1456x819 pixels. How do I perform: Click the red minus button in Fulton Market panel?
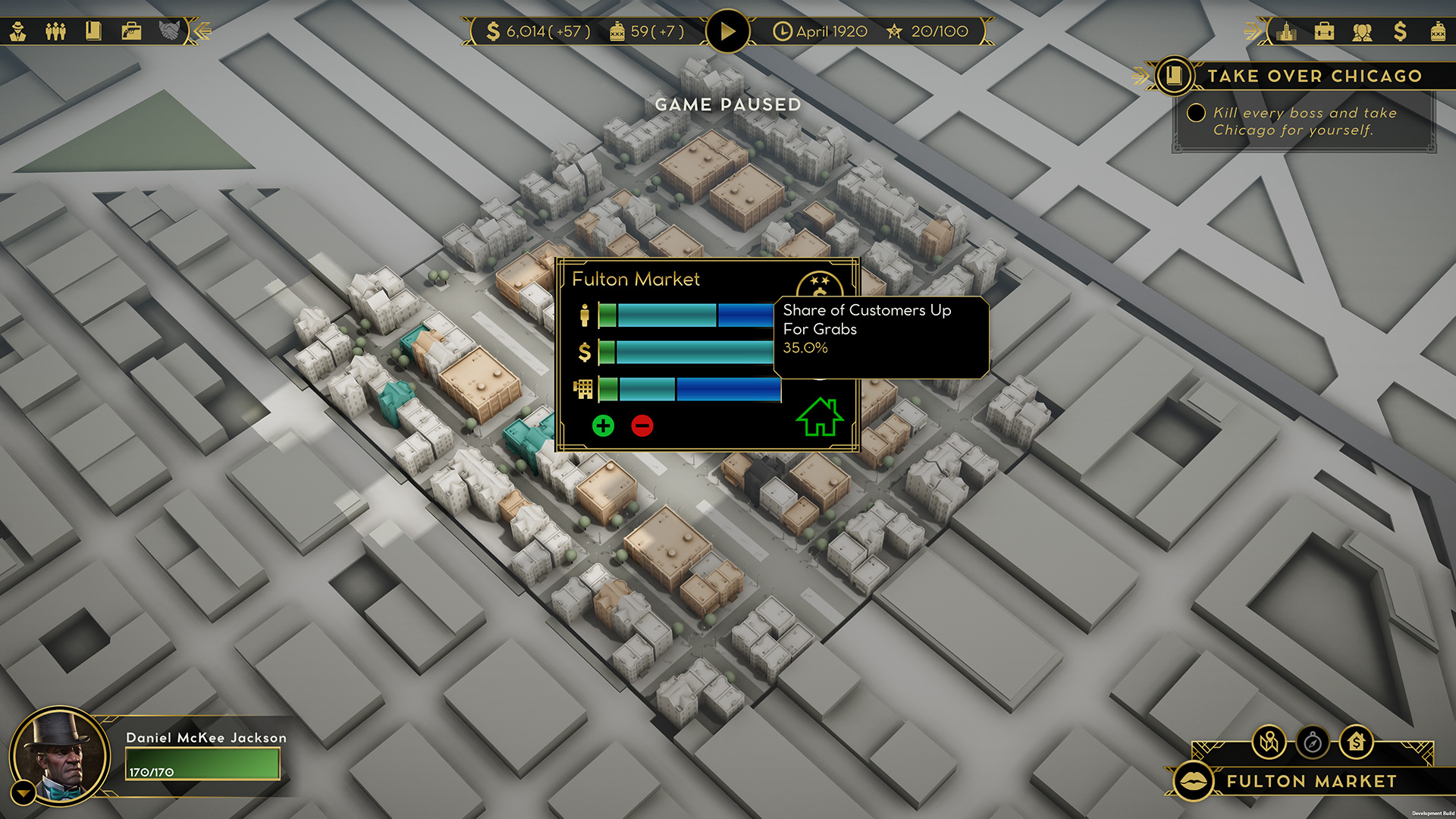642,425
